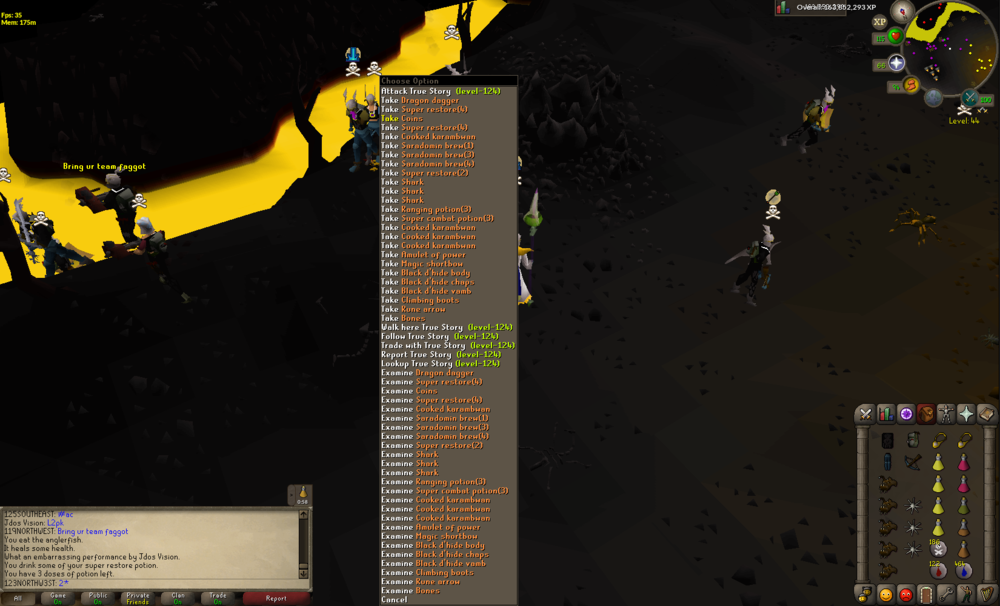Toggle the XP drops orb
Viewport: 1000px width, 606px height.
click(880, 22)
